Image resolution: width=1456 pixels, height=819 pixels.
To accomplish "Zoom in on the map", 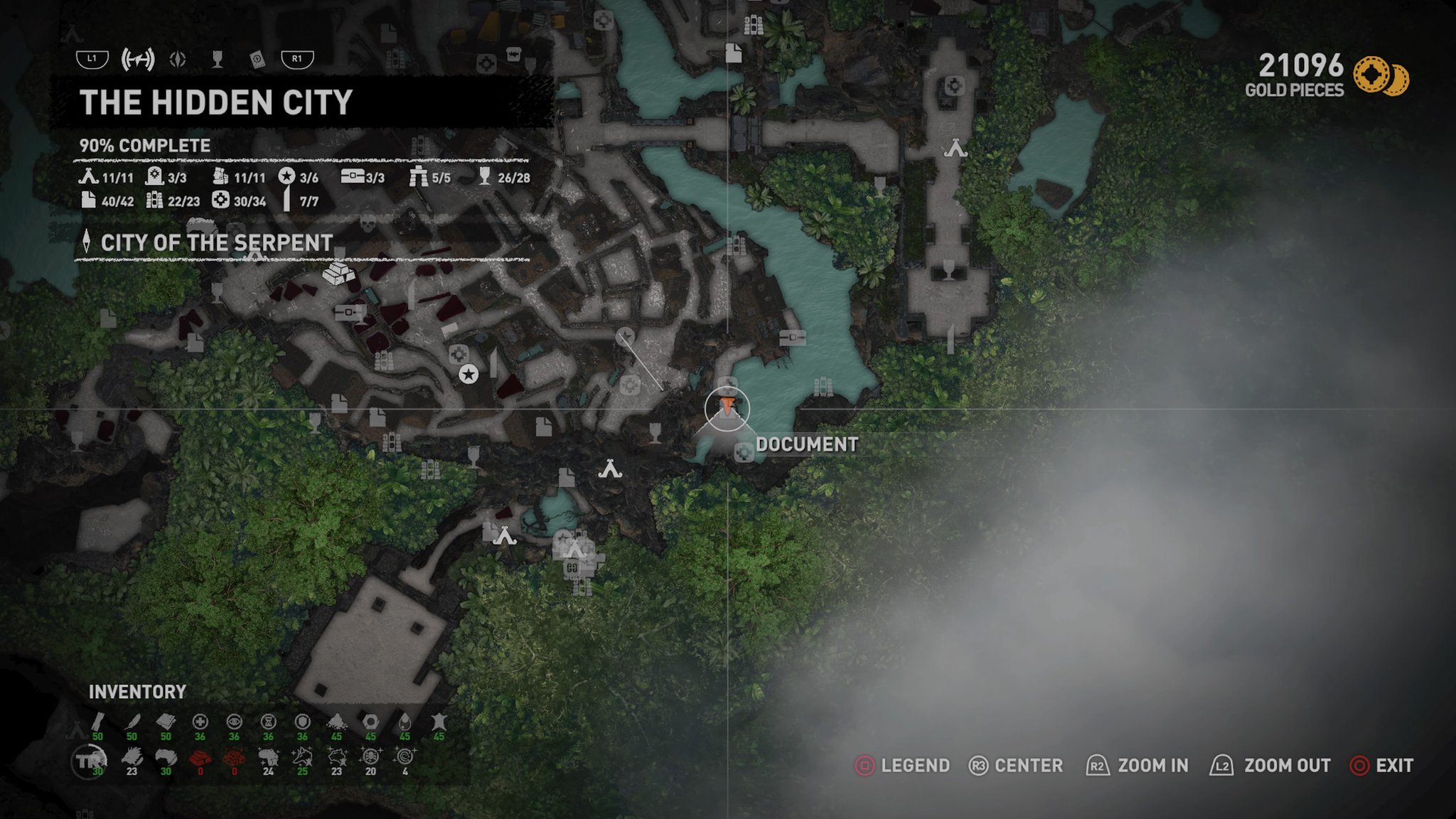I will click(x=1137, y=766).
